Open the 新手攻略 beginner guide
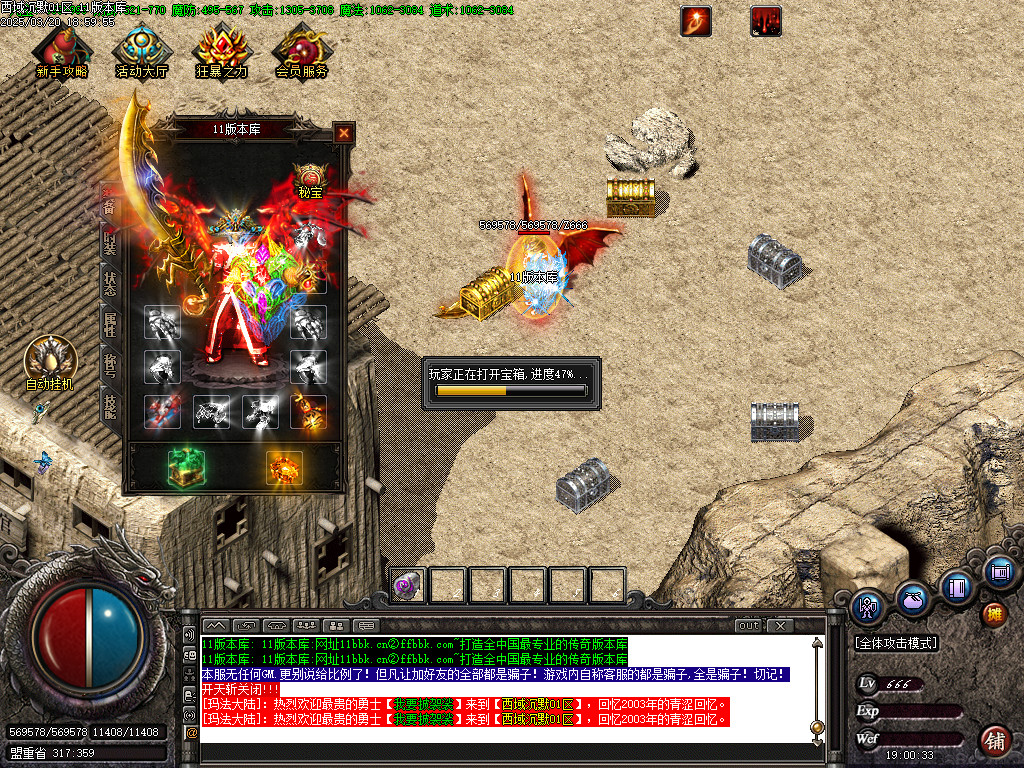The image size is (1024, 768). 61,50
